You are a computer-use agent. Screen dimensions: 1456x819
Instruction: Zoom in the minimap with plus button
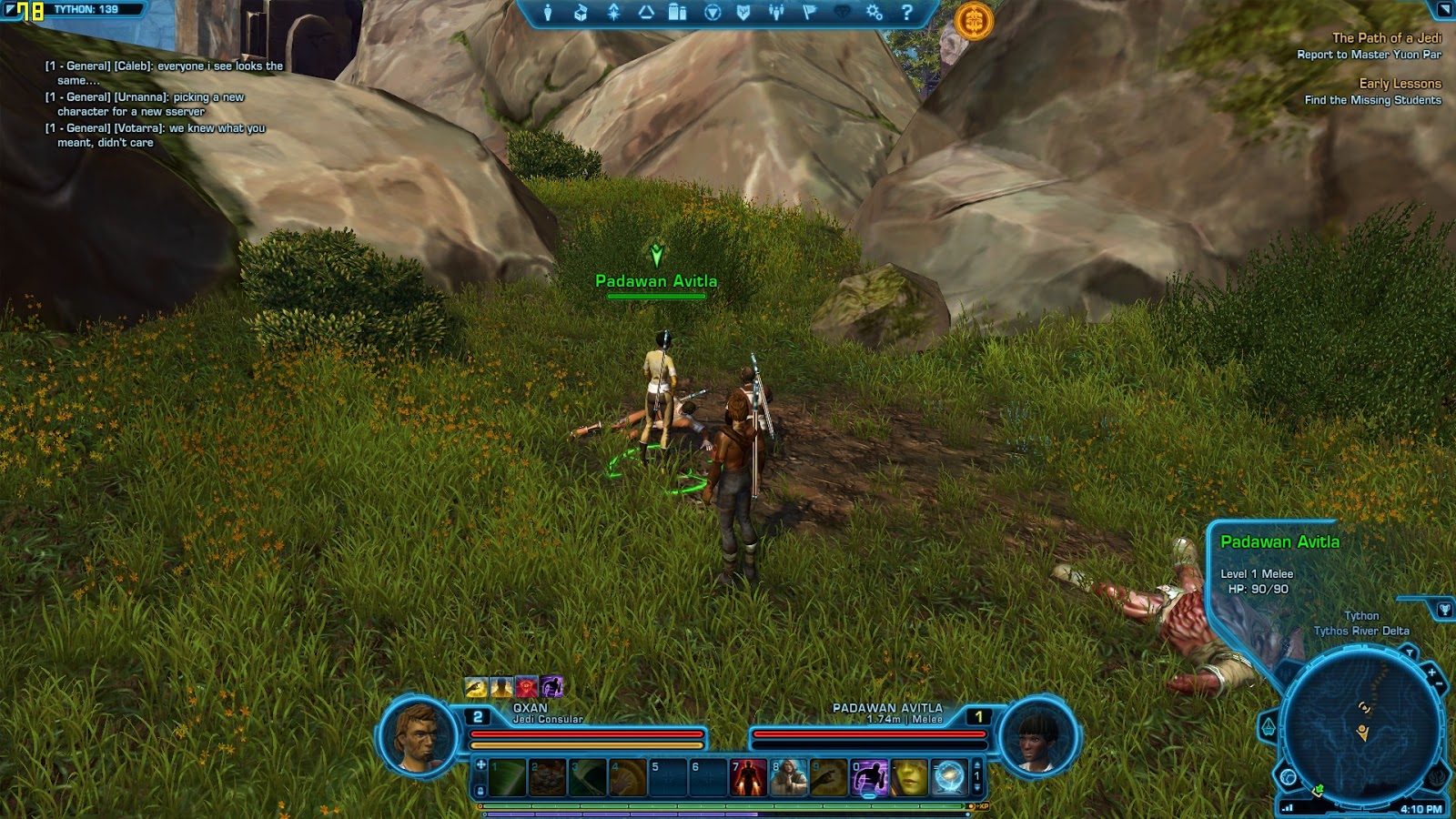click(1431, 672)
